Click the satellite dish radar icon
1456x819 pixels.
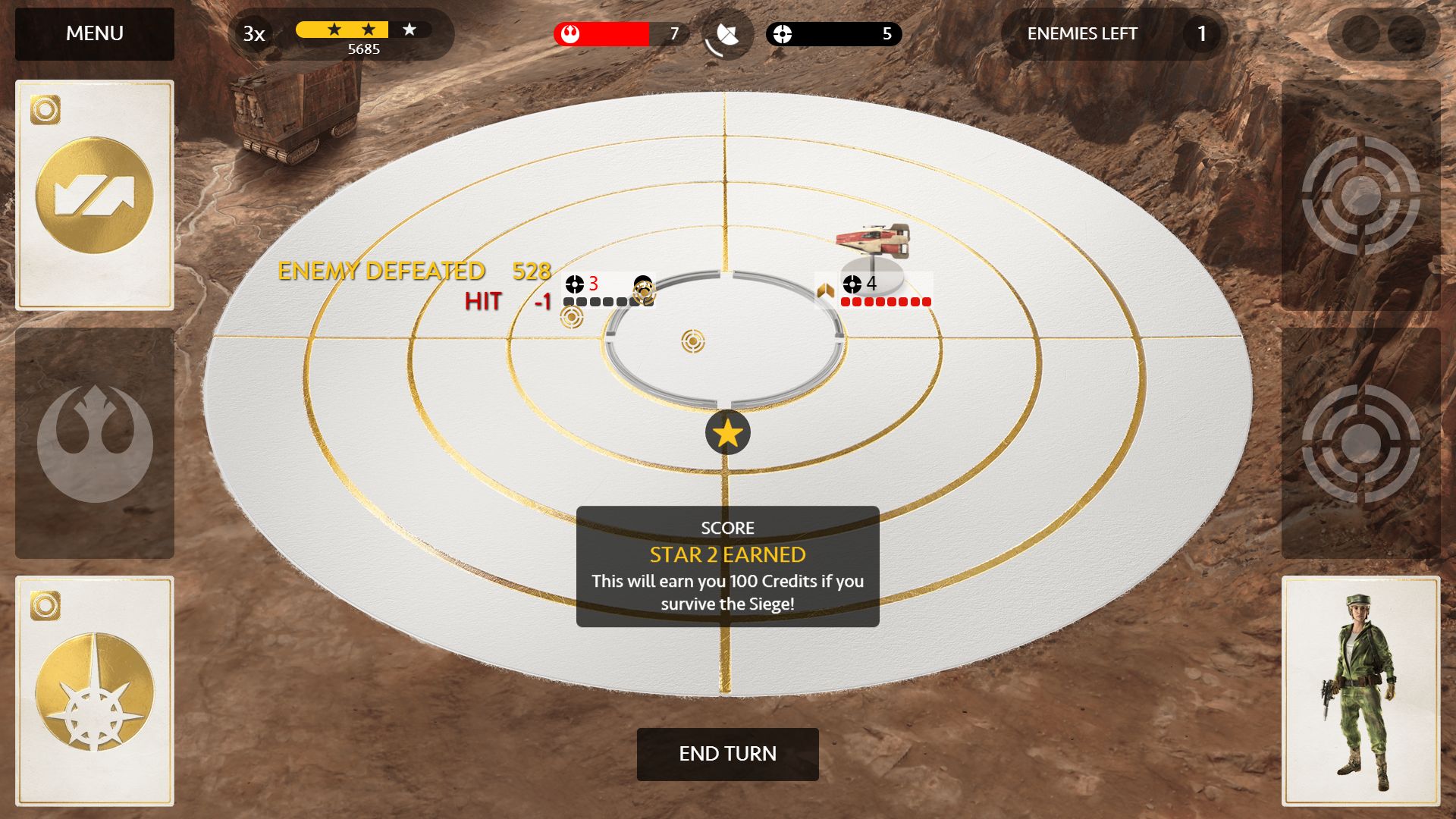pyautogui.click(x=727, y=35)
